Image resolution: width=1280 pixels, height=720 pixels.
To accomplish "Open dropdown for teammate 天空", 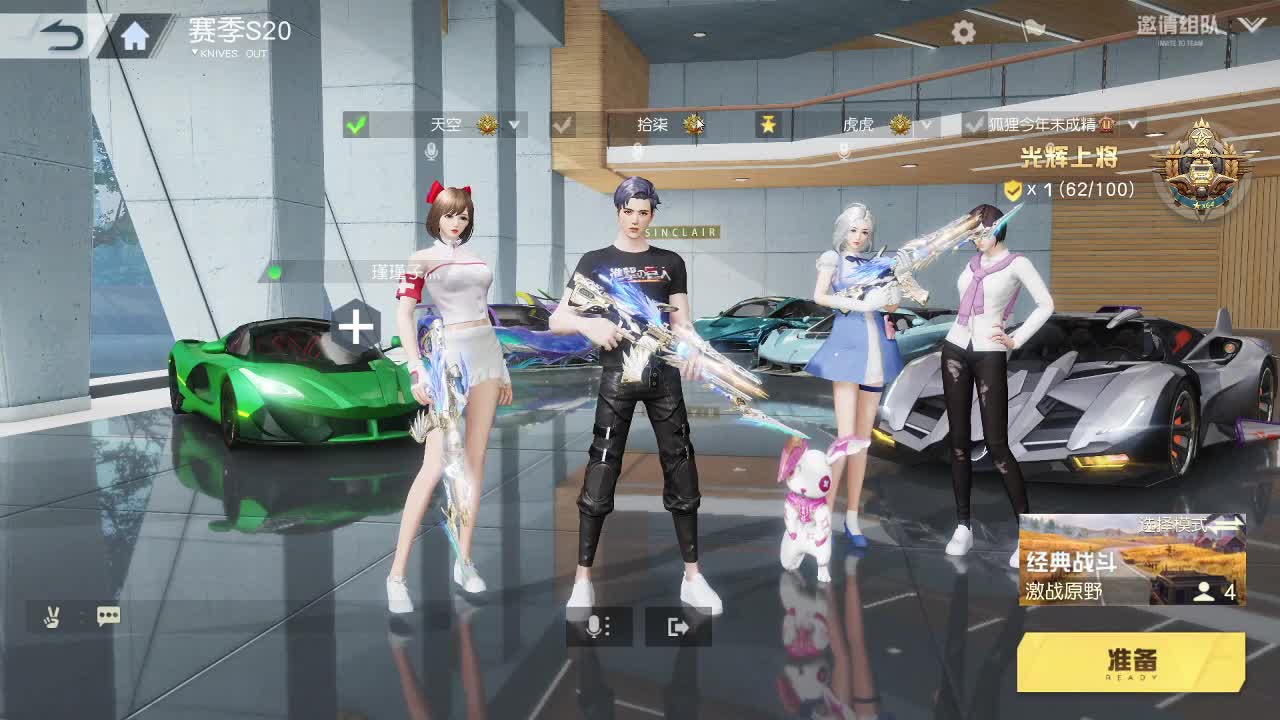I will click(x=514, y=125).
